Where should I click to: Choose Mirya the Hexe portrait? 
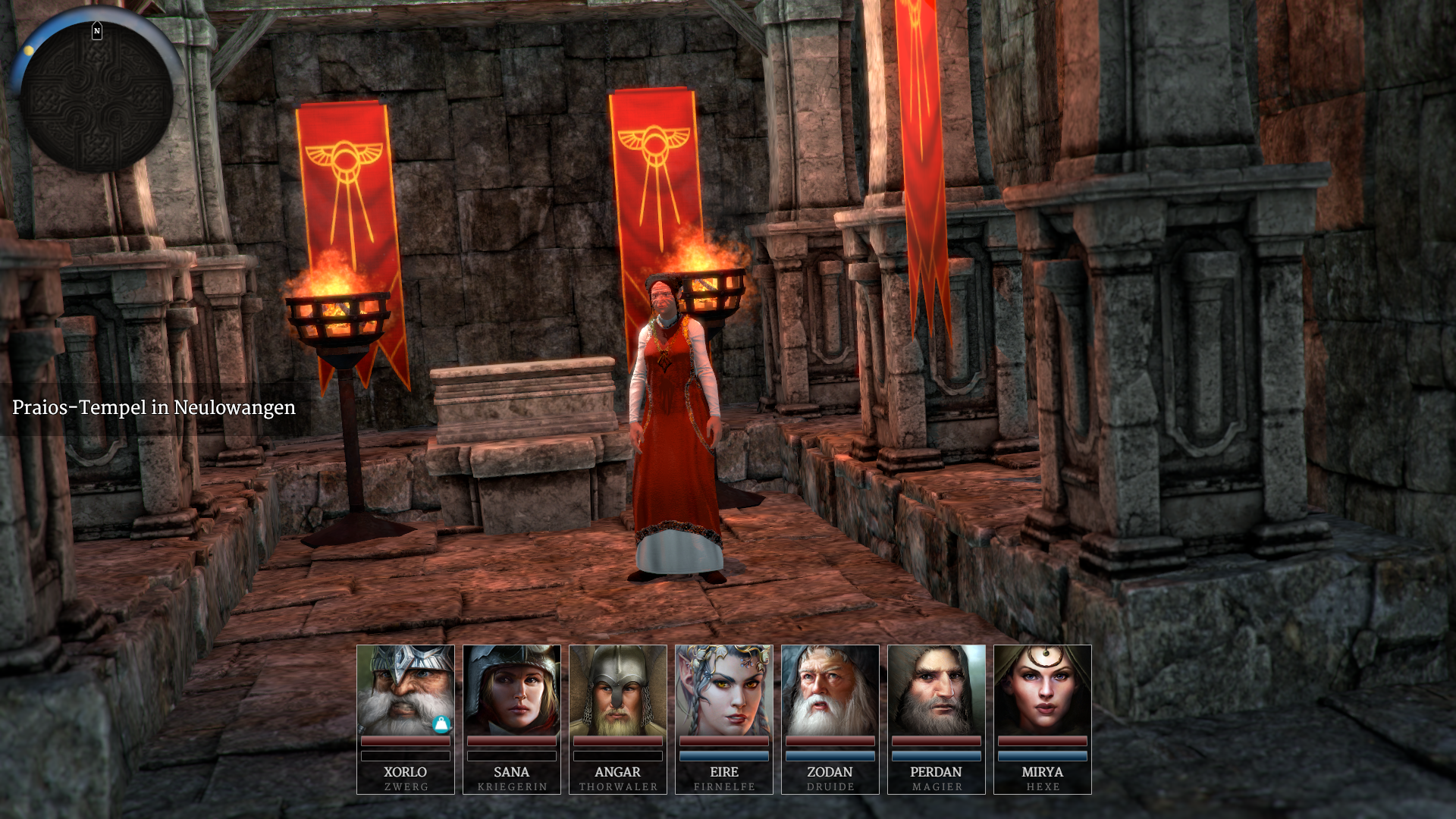pos(1043,690)
